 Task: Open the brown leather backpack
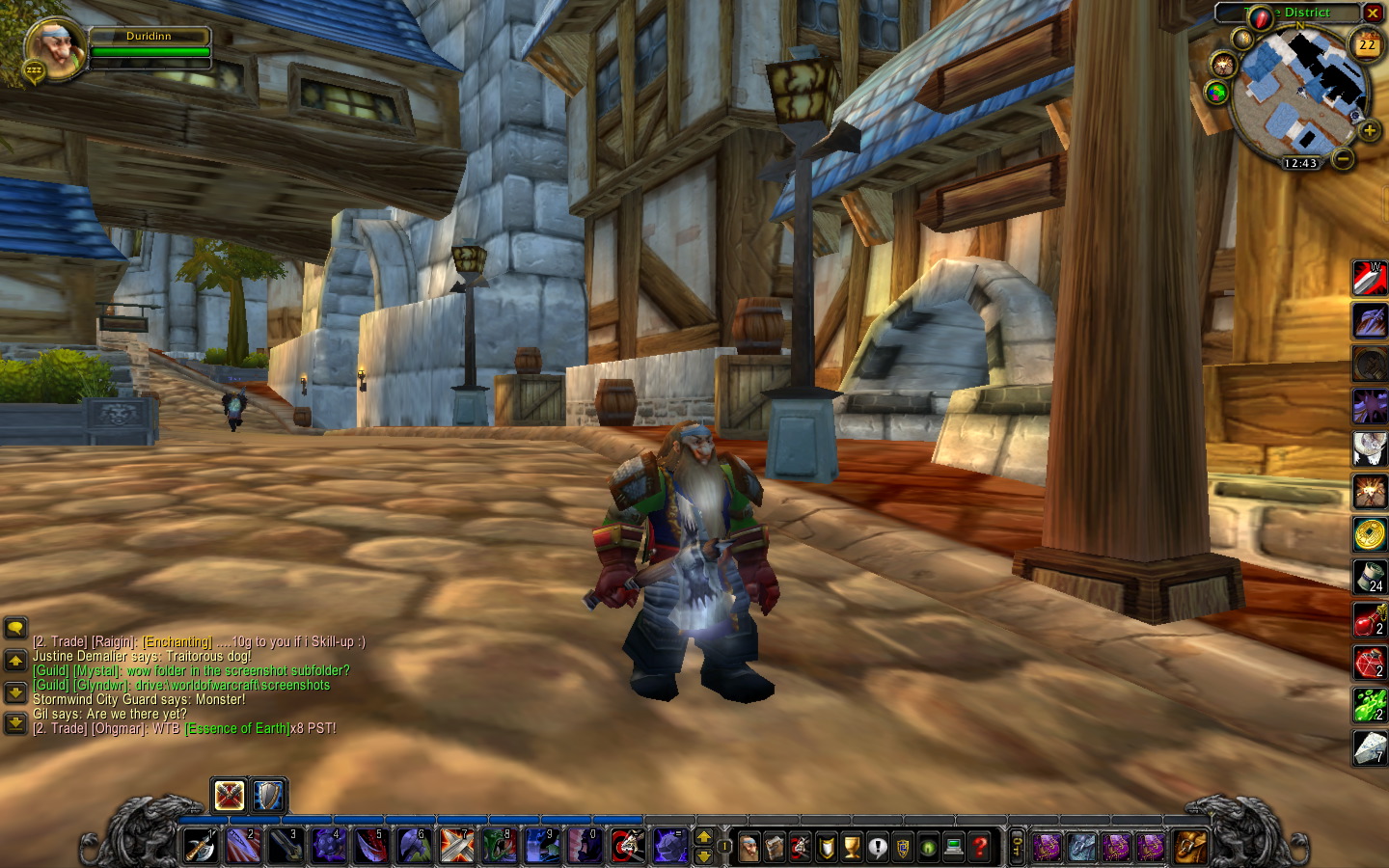tap(1189, 847)
